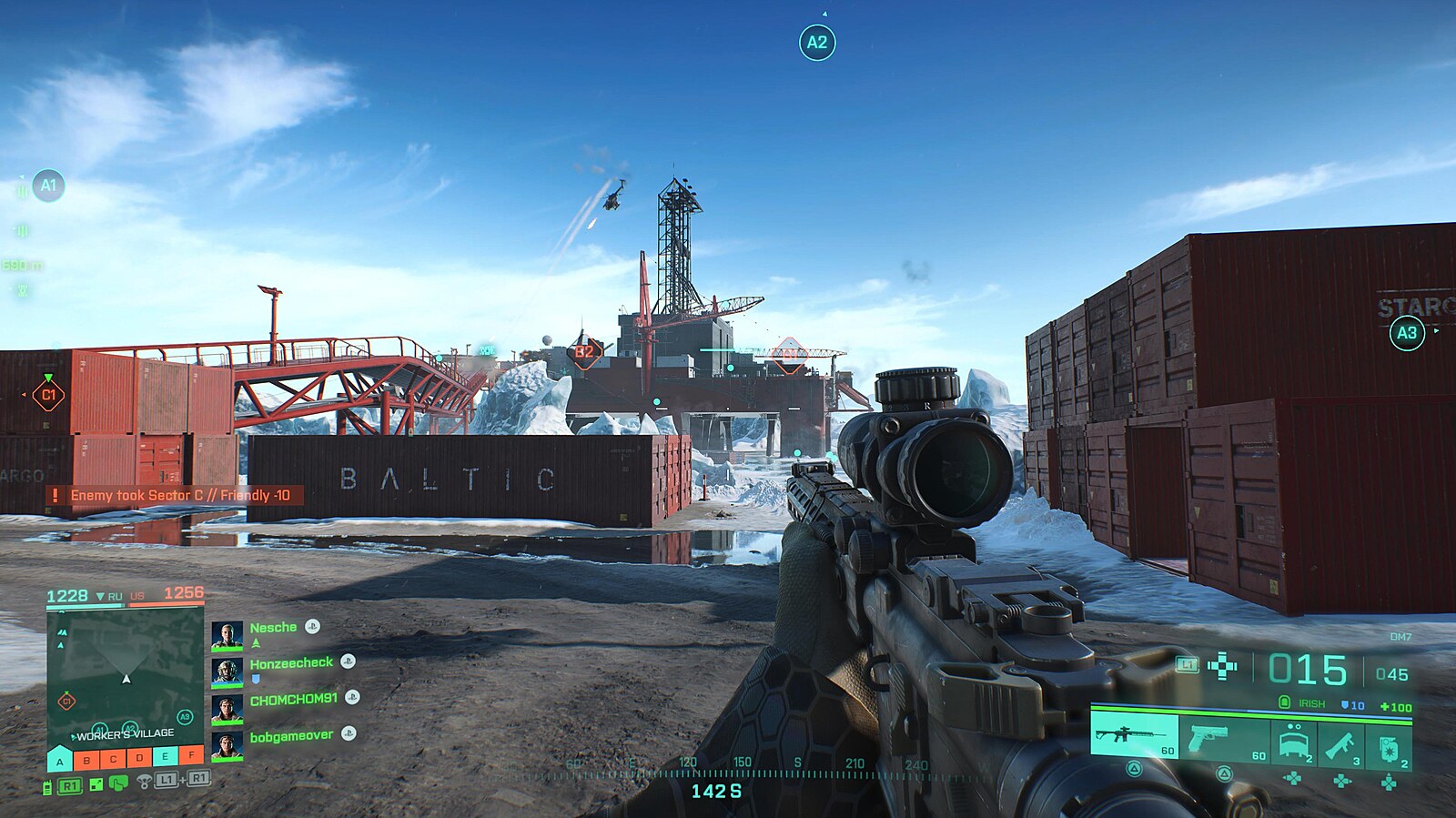Select squadmate bobgameover in squad list
Viewport: 1456px width, 818px height.
click(x=291, y=736)
